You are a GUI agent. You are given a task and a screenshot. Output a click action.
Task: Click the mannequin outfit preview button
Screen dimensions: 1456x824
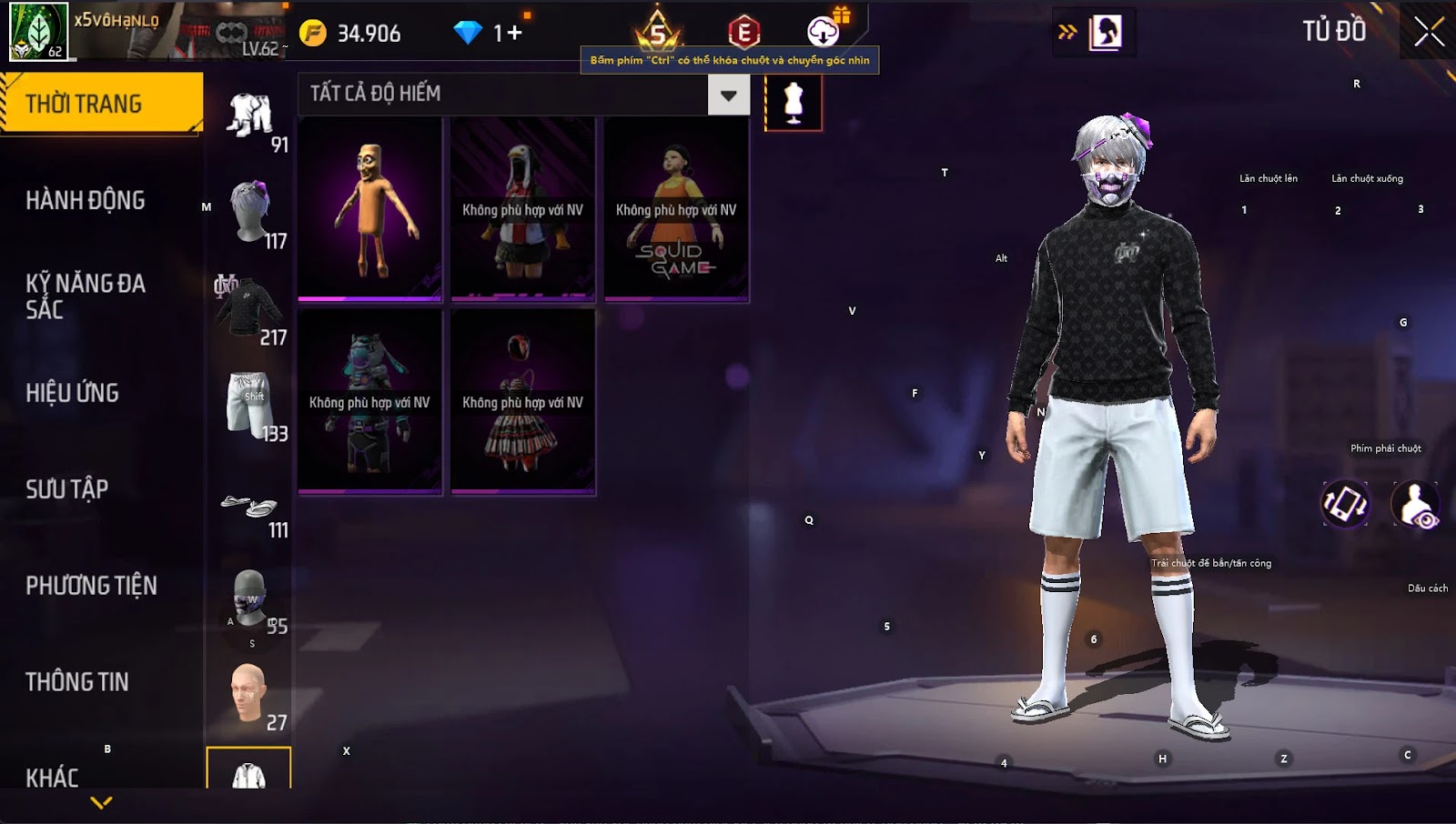794,103
